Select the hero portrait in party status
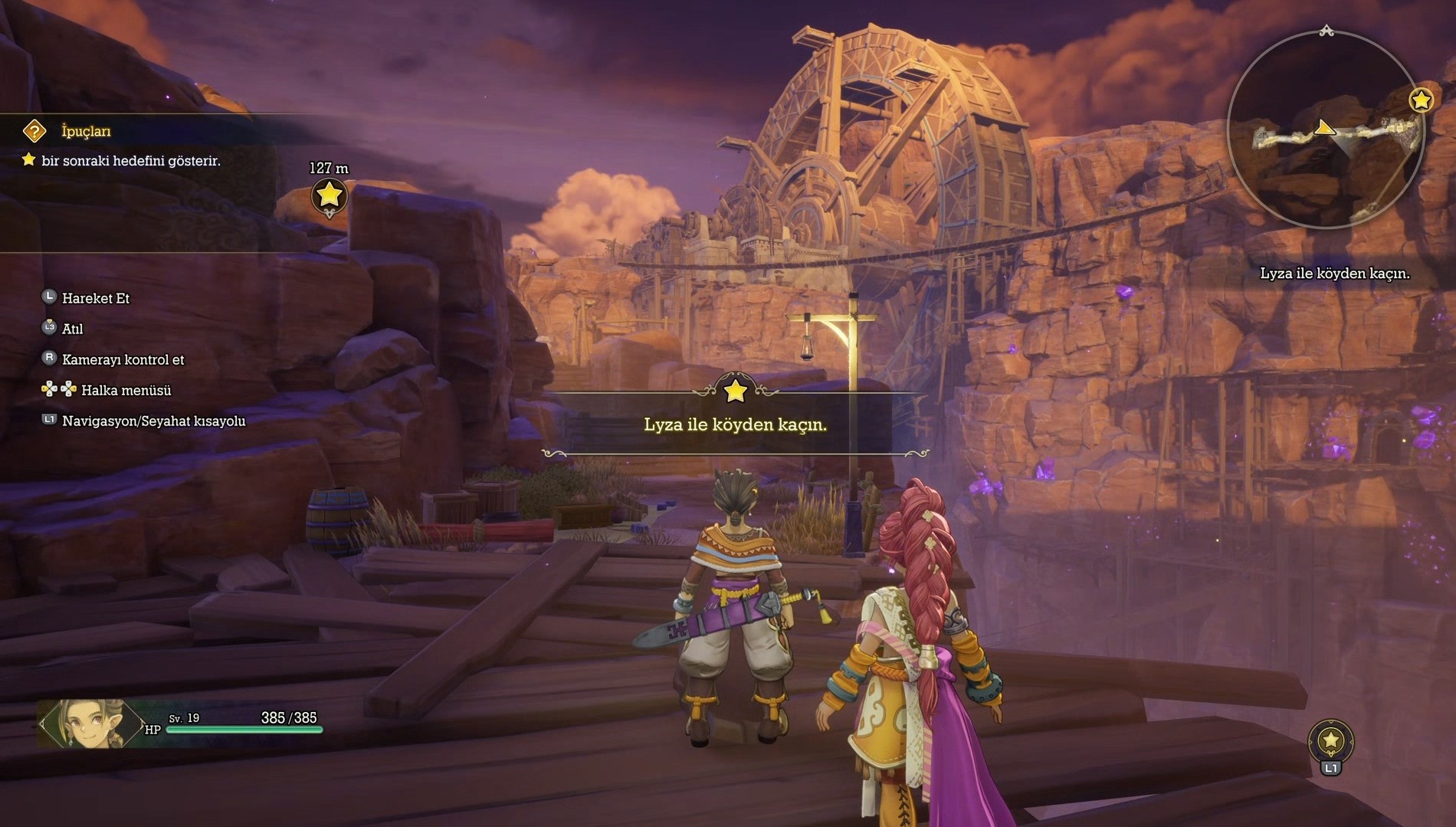Image resolution: width=1456 pixels, height=827 pixels. coord(90,723)
